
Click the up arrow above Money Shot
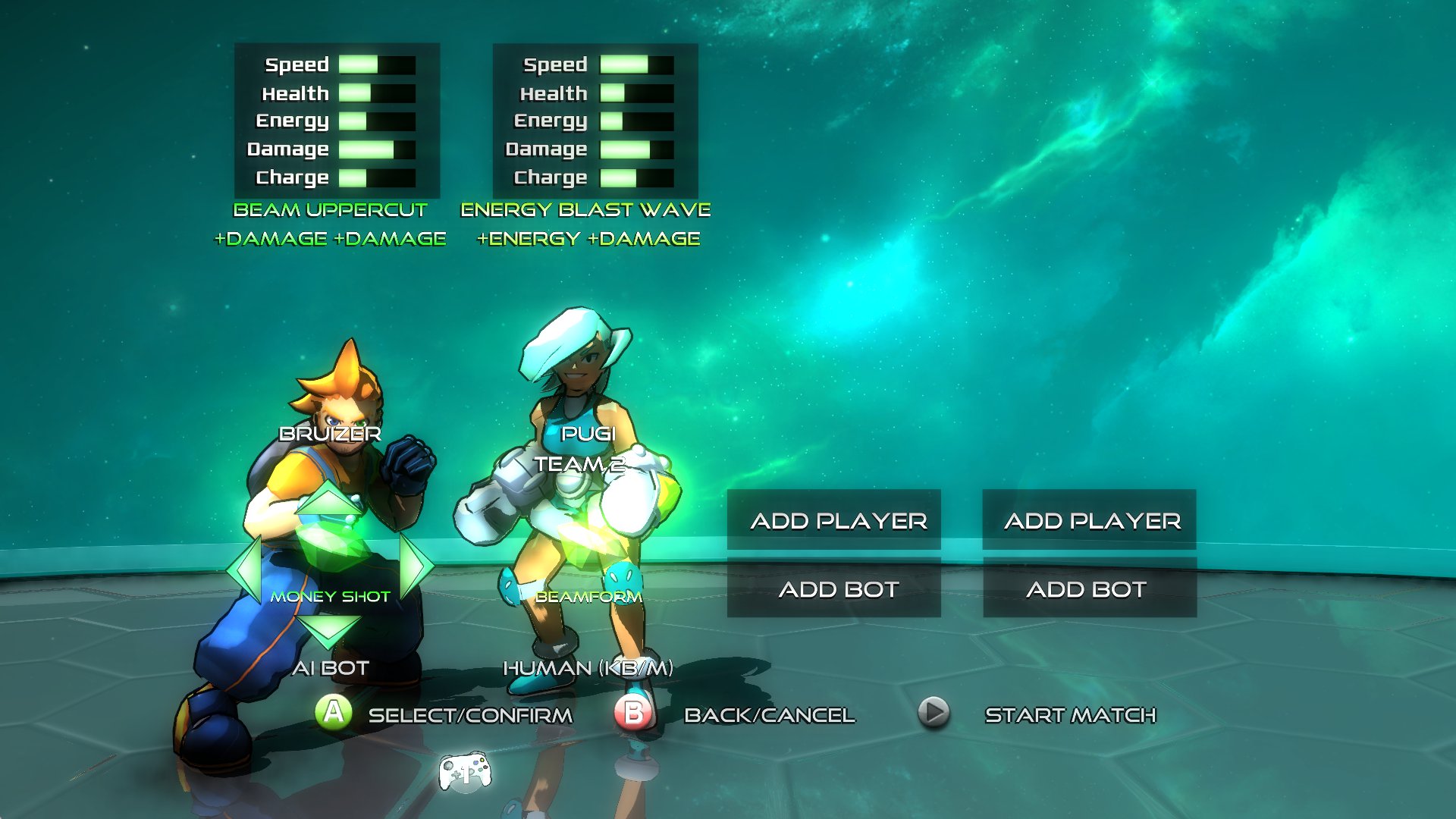click(x=330, y=500)
